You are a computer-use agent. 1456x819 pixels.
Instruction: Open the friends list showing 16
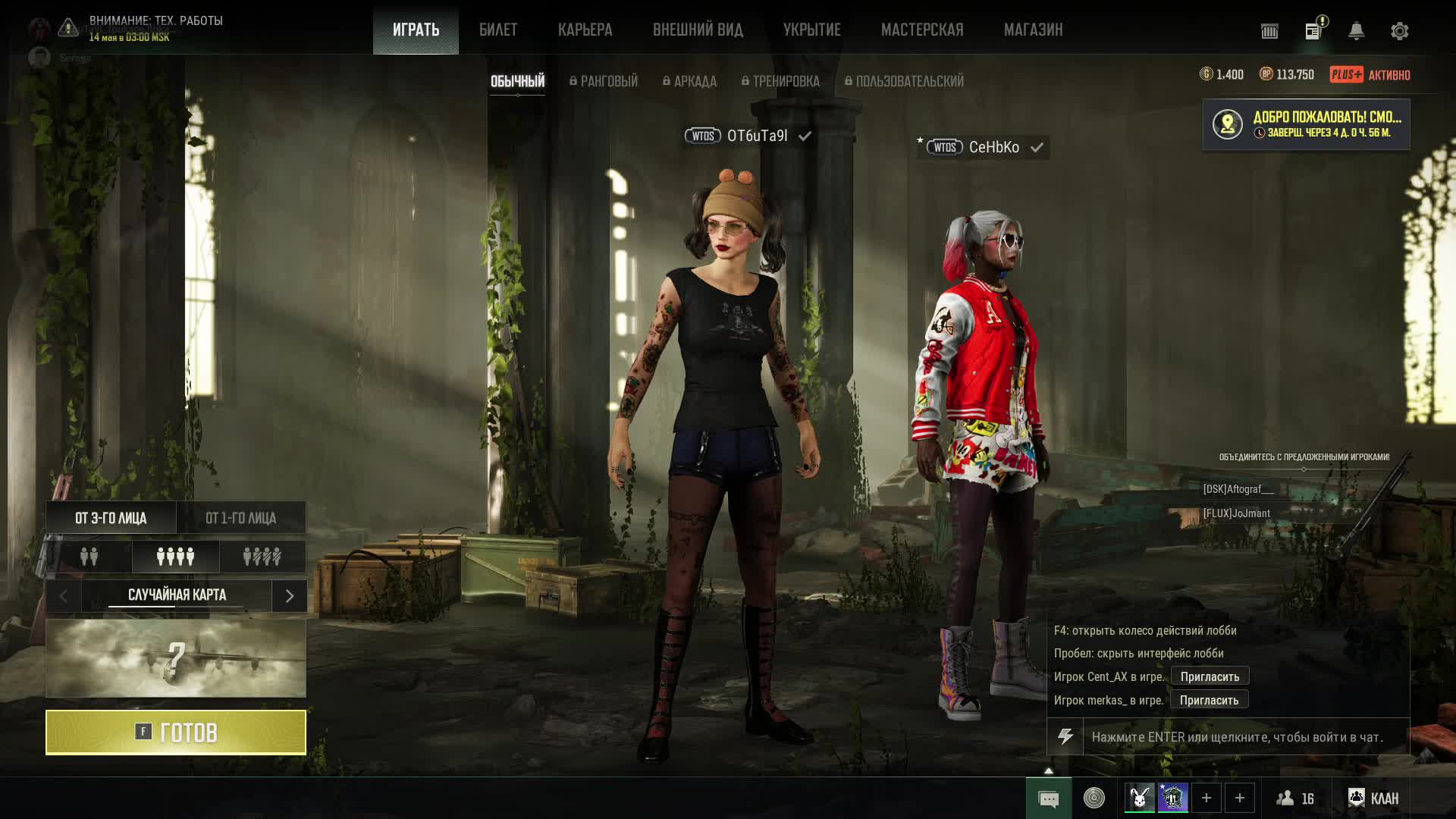pos(1295,798)
